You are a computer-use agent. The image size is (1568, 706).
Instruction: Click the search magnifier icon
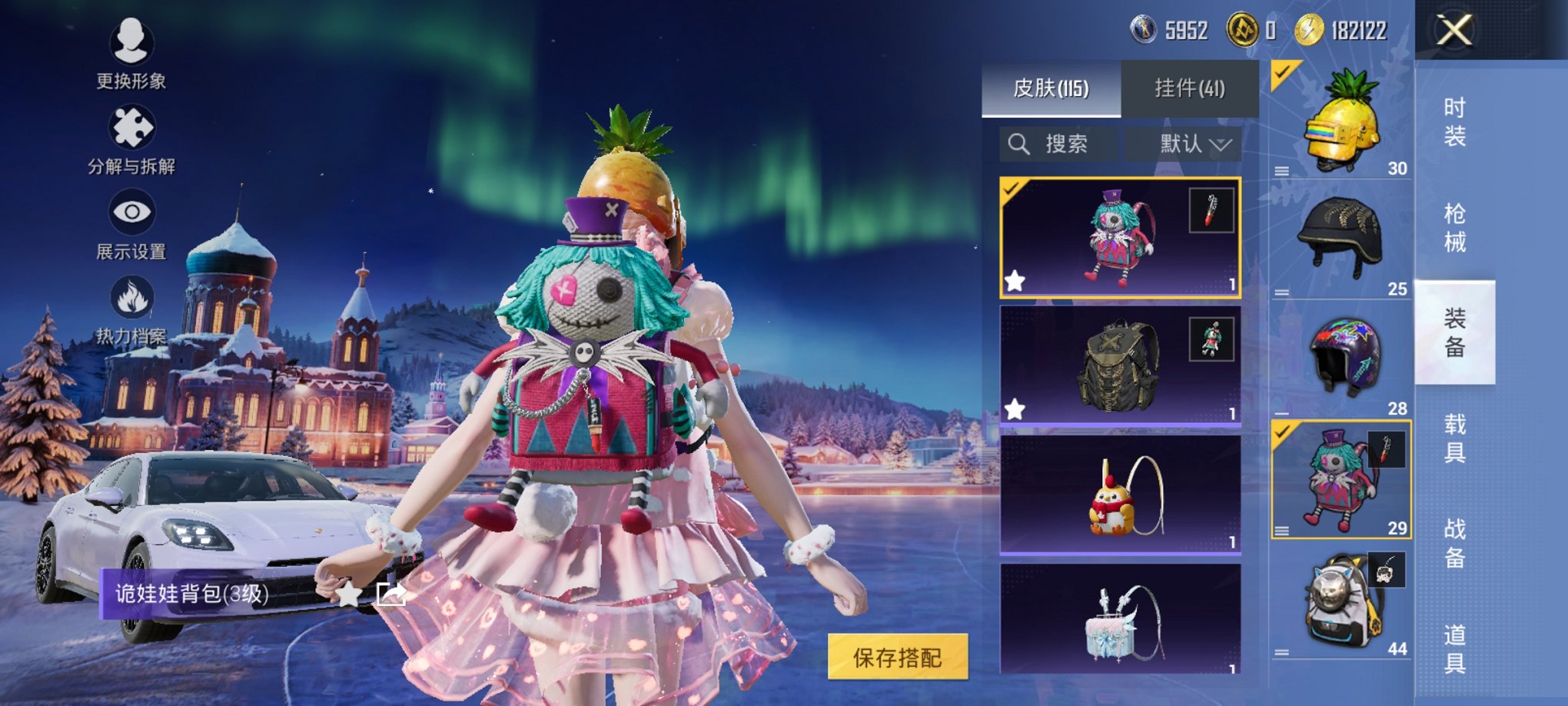(1020, 142)
